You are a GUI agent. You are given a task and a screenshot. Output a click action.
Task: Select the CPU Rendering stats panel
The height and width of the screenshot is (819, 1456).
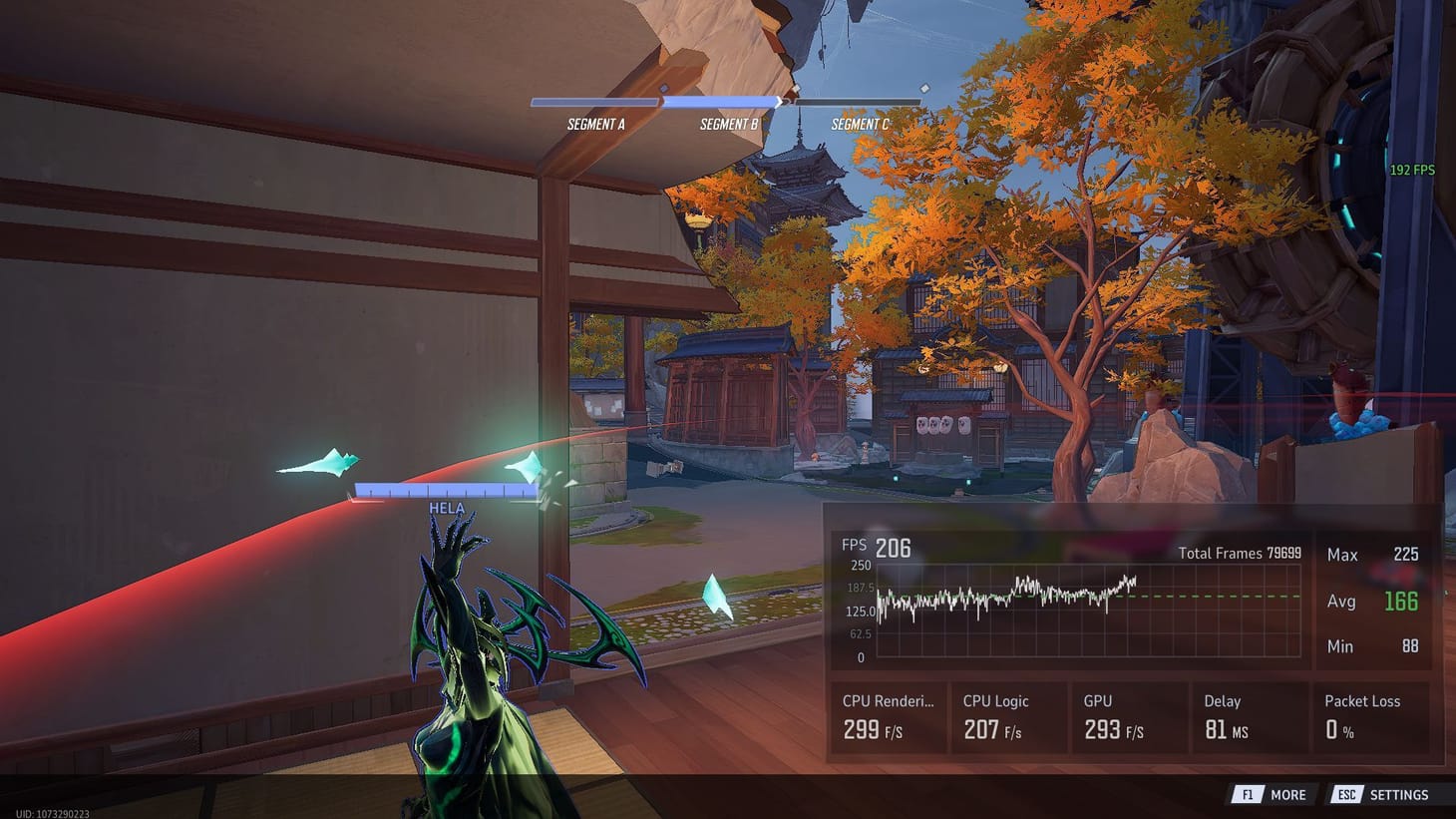(x=889, y=718)
